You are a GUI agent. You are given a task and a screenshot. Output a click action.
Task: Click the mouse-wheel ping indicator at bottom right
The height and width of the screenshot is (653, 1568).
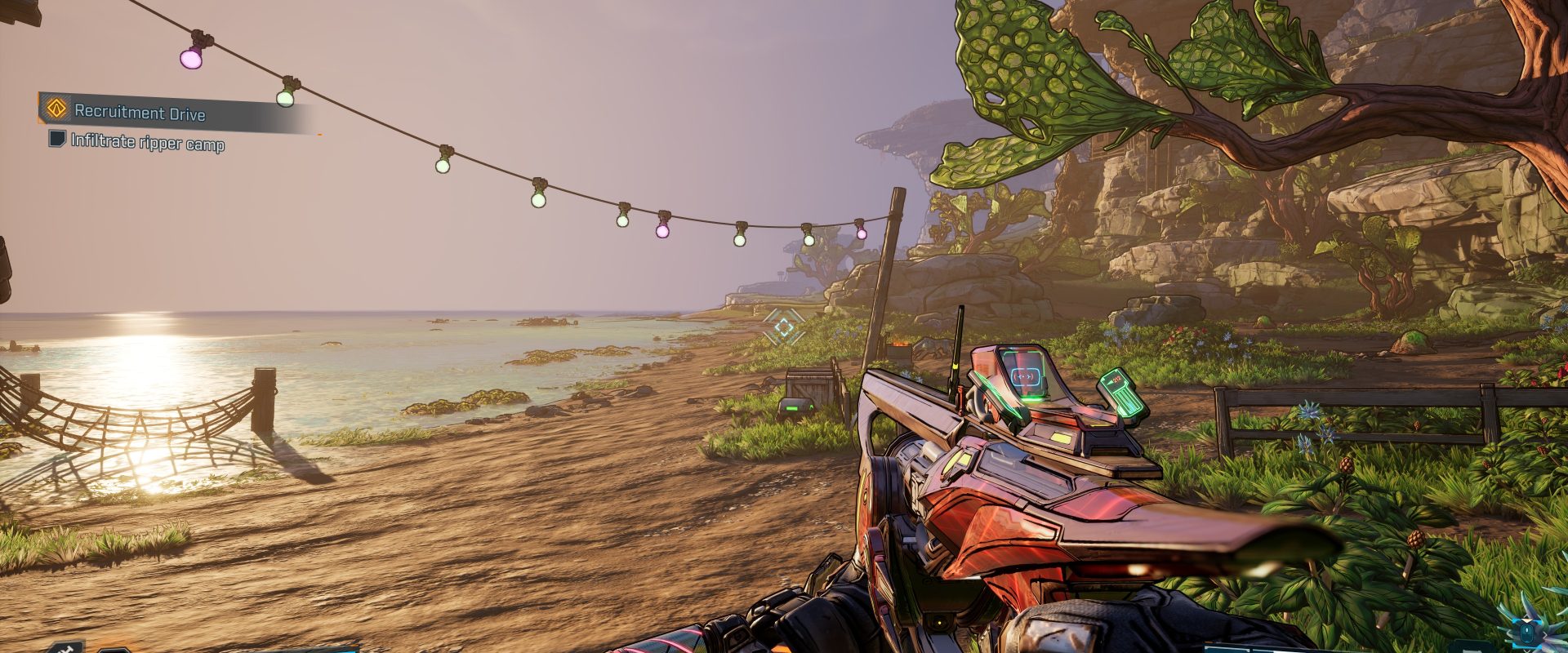(x=1526, y=635)
